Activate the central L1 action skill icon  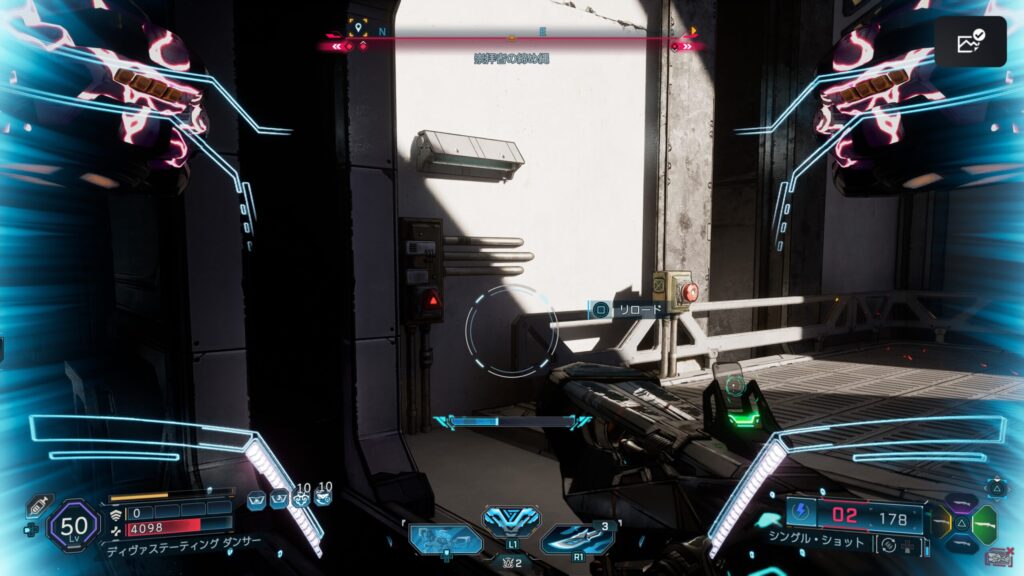(511, 520)
